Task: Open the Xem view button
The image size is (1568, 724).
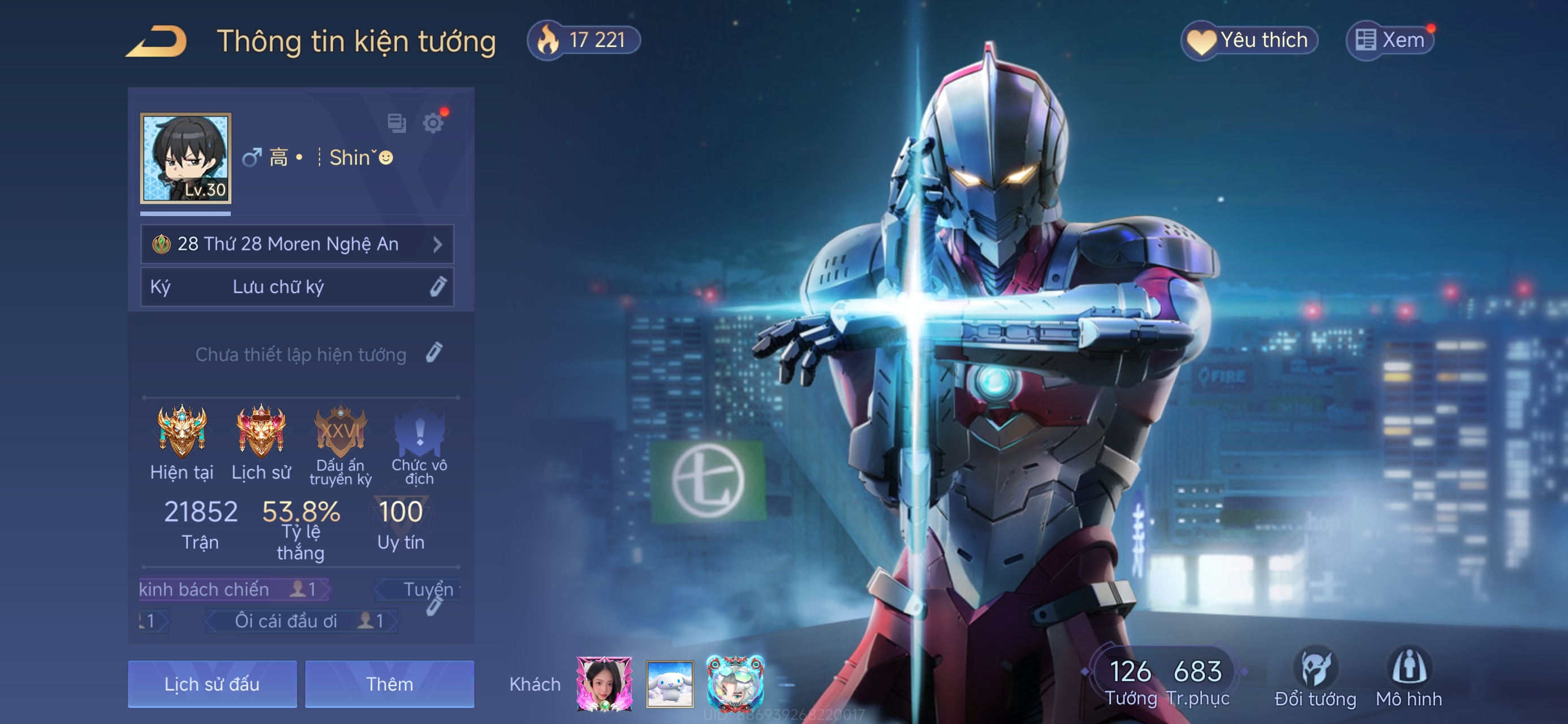Action: [x=1390, y=41]
